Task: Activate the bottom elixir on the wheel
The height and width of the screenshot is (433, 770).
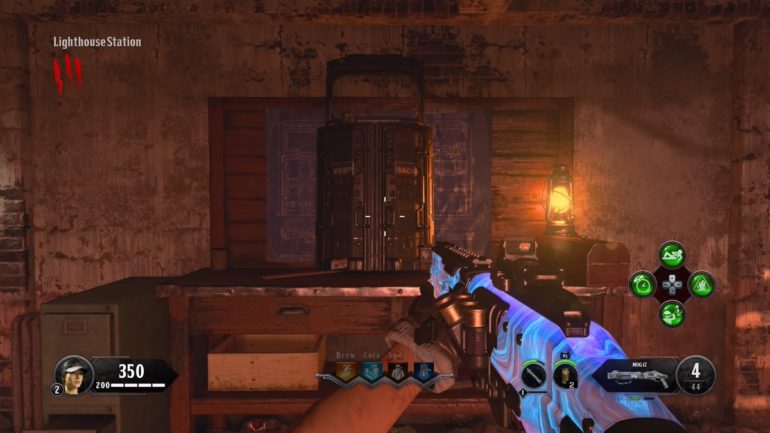Action: (672, 312)
